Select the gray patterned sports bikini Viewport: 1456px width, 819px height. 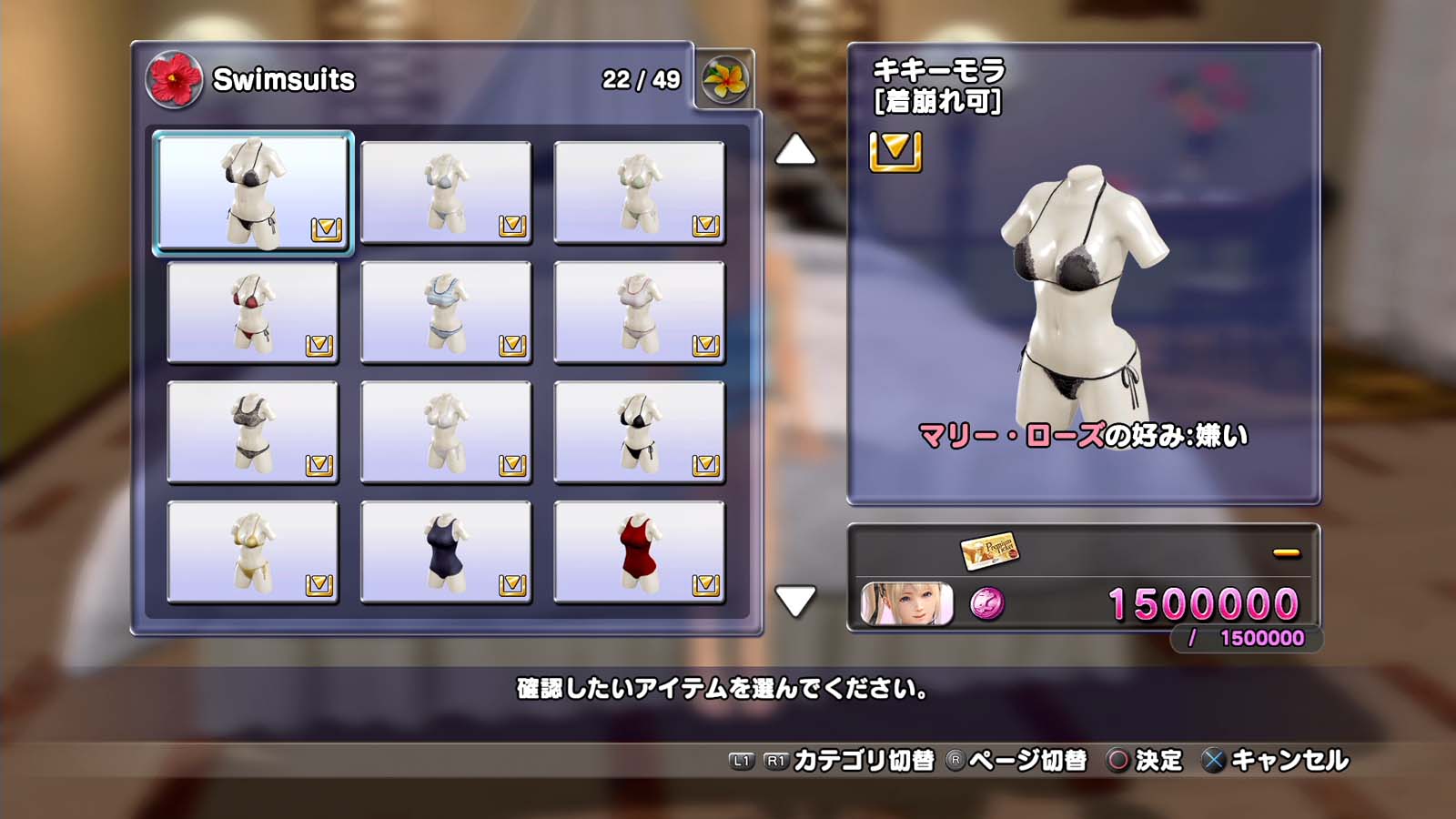pos(253,432)
